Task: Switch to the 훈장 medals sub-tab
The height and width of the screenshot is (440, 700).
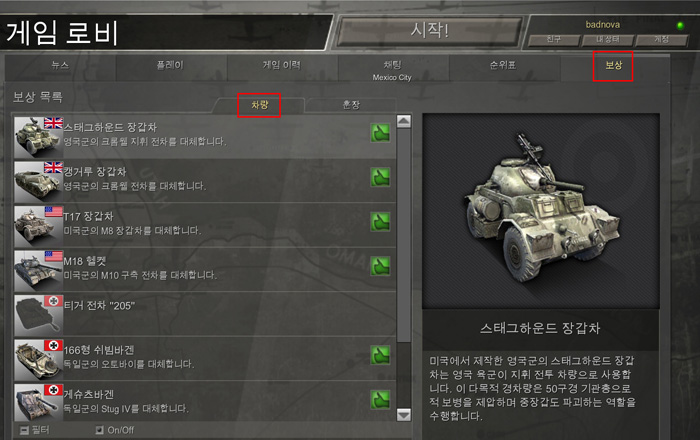Action: tap(350, 103)
